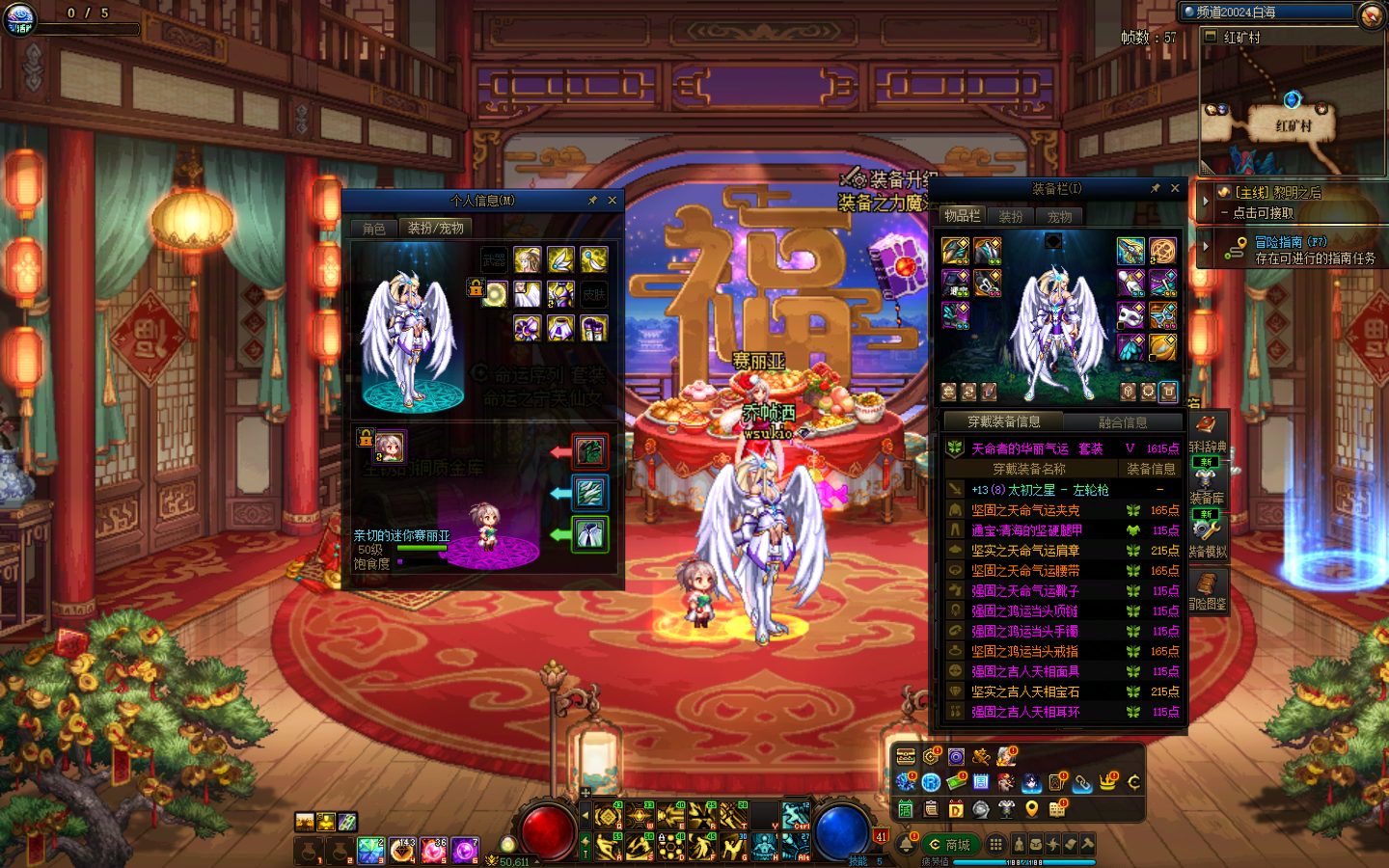
Task: Open the 频道20024白海 channel selector
Action: pyautogui.click(x=1267, y=13)
